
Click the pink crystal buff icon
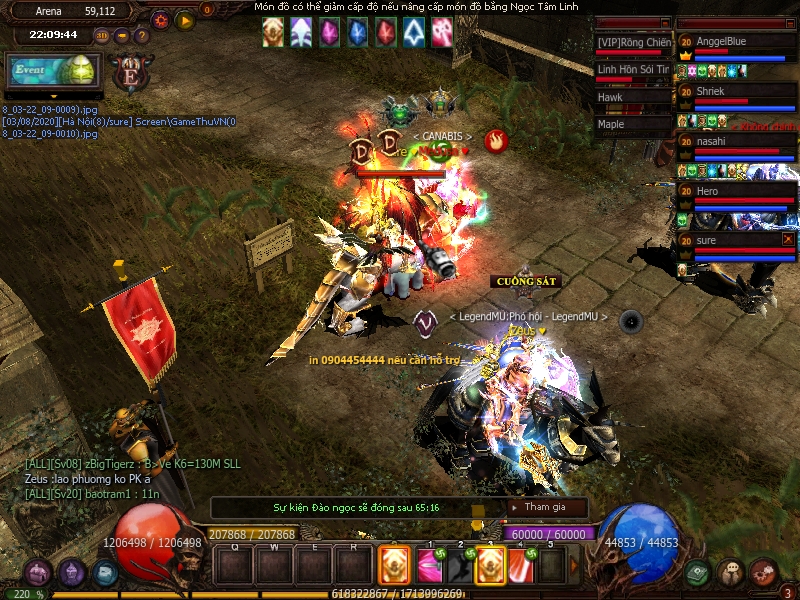click(328, 32)
